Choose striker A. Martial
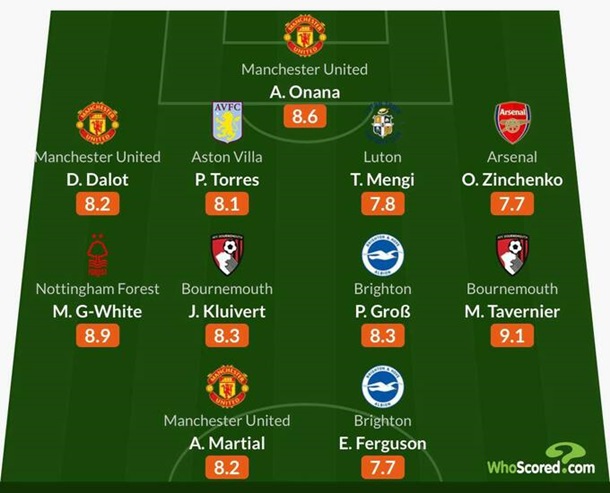 pyautogui.click(x=227, y=443)
